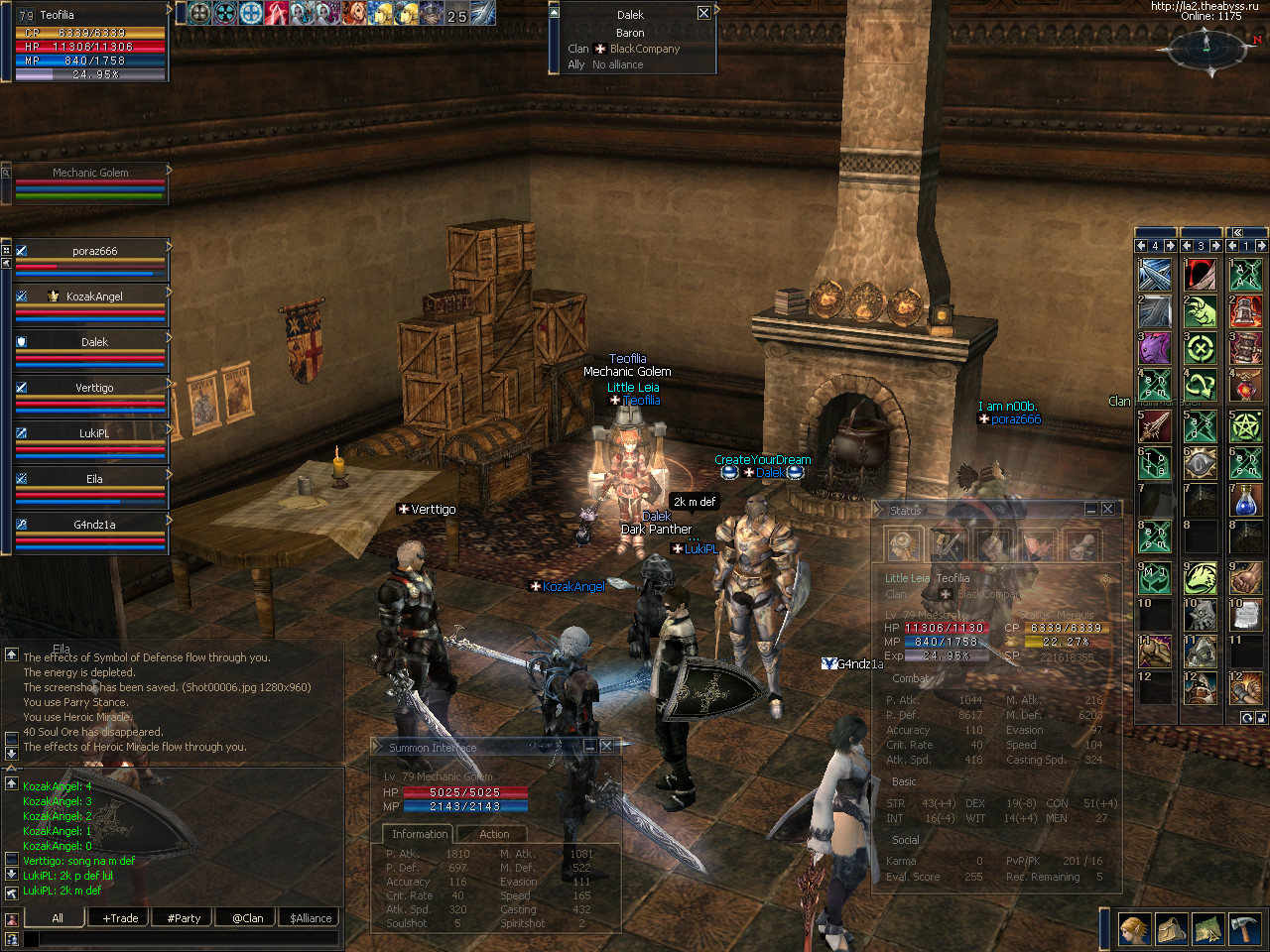Close the Dalek target window
This screenshot has height=952, width=1270.
tap(703, 13)
